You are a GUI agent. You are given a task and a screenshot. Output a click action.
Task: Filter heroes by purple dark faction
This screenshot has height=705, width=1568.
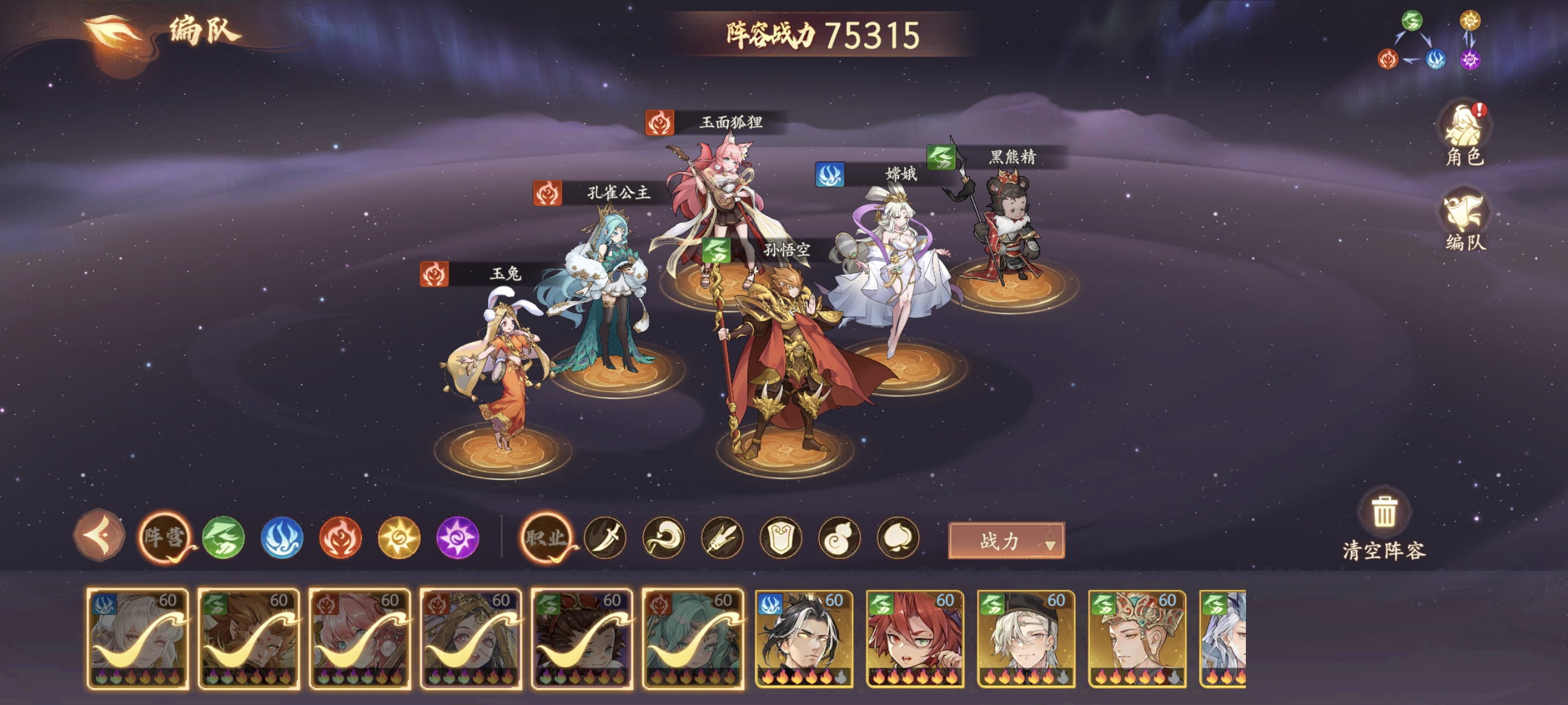tap(458, 538)
